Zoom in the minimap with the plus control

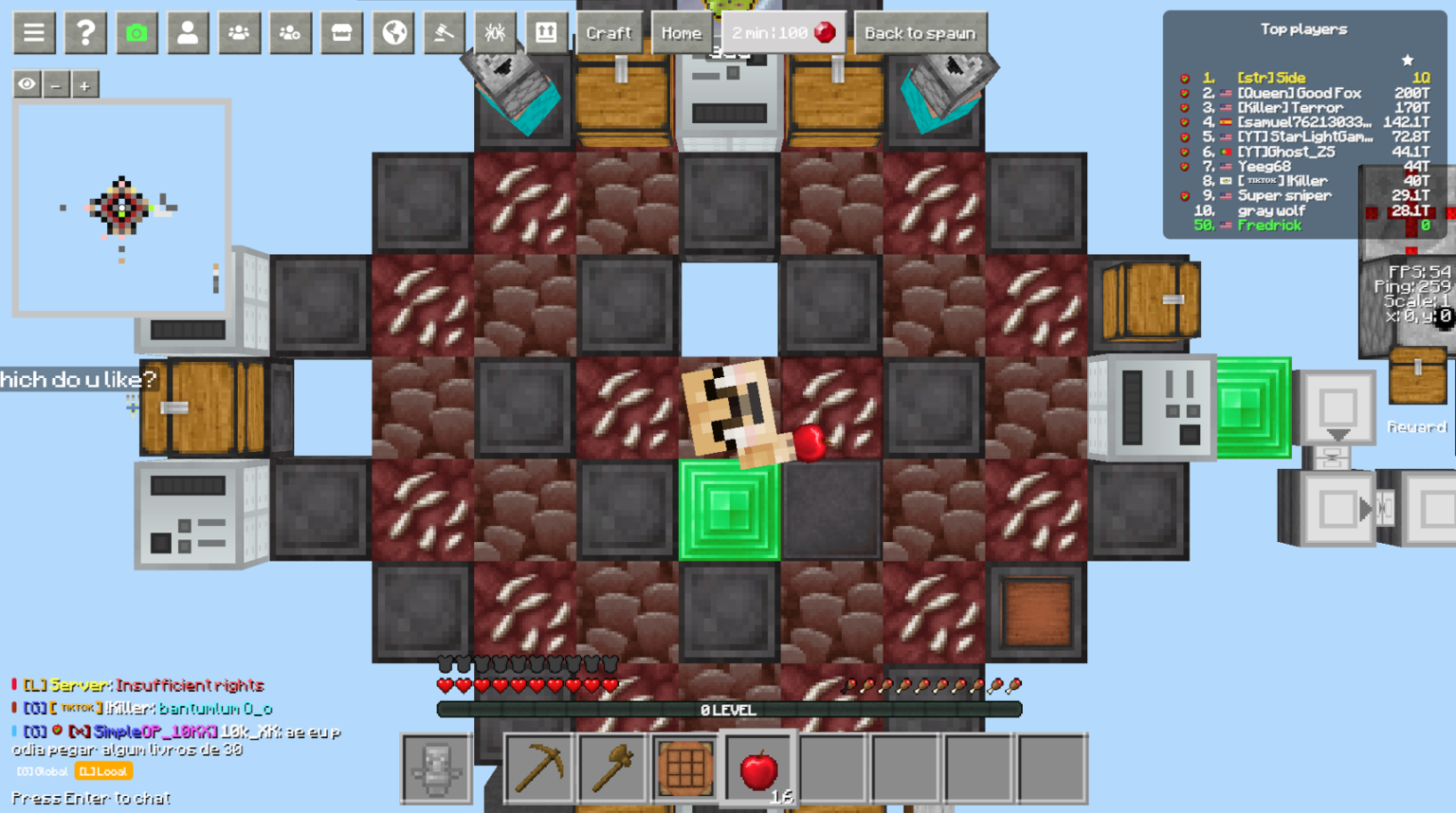(x=86, y=84)
